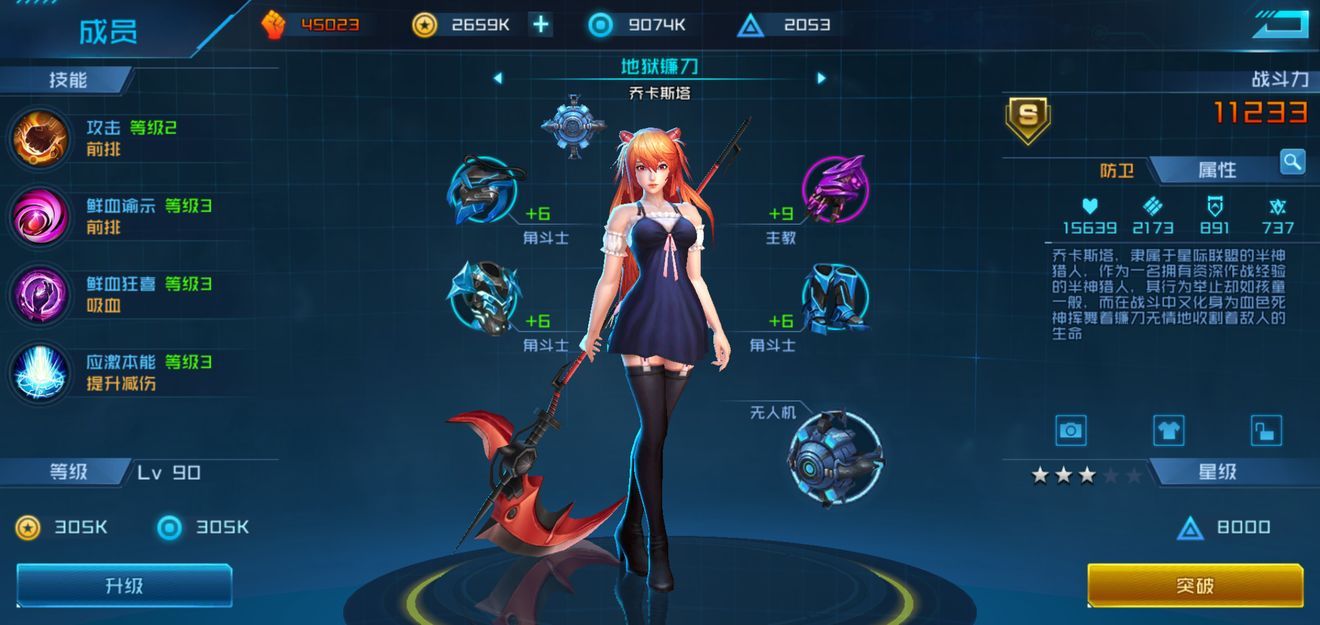Go back using the top-right return arrow
1320x625 pixels.
1280,25
